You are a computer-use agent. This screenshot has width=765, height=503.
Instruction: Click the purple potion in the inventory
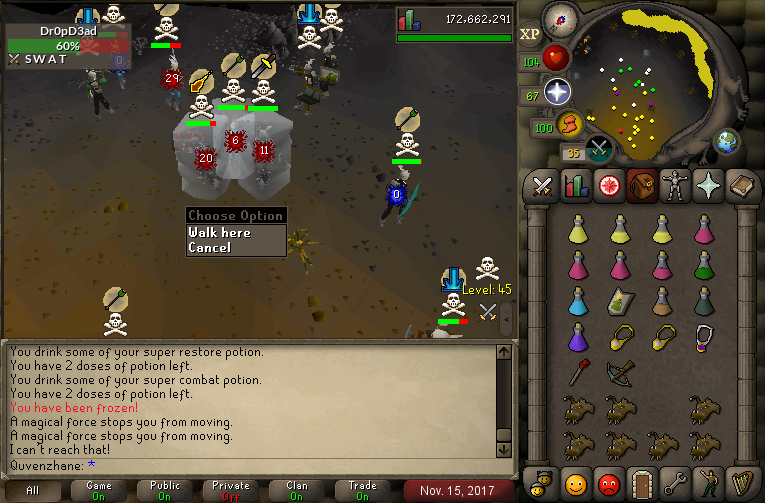[577, 336]
